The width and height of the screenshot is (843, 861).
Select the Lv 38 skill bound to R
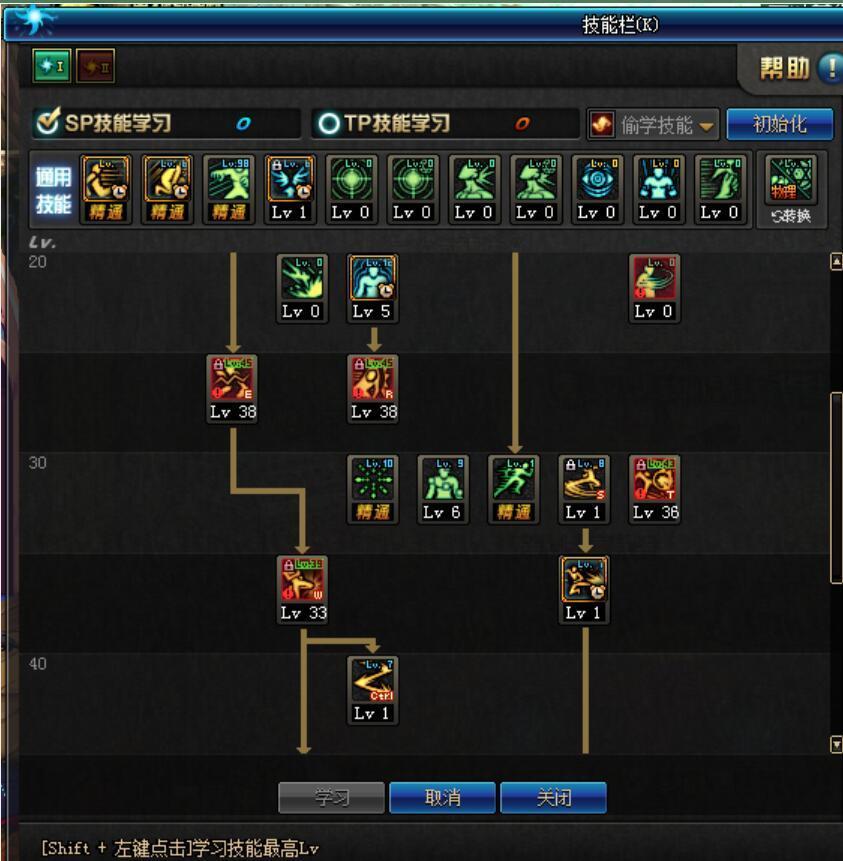[374, 380]
